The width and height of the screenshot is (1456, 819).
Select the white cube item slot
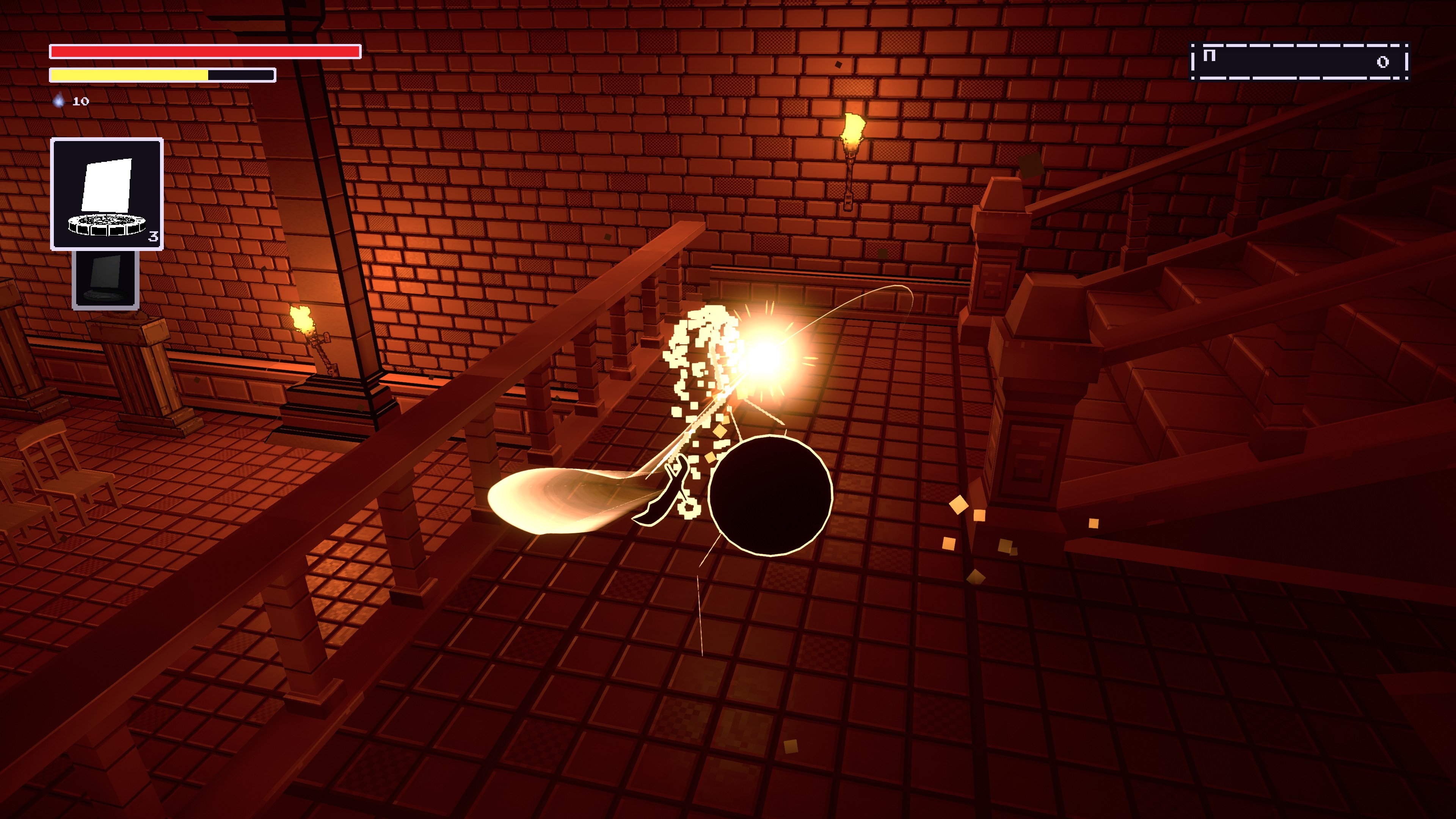(x=107, y=194)
